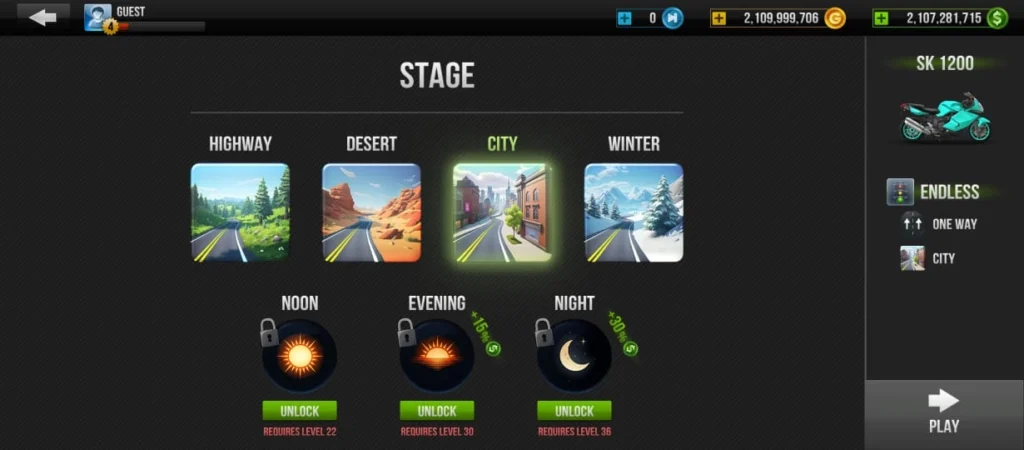
Task: Add blue tokens with the plus button
Action: (x=624, y=18)
